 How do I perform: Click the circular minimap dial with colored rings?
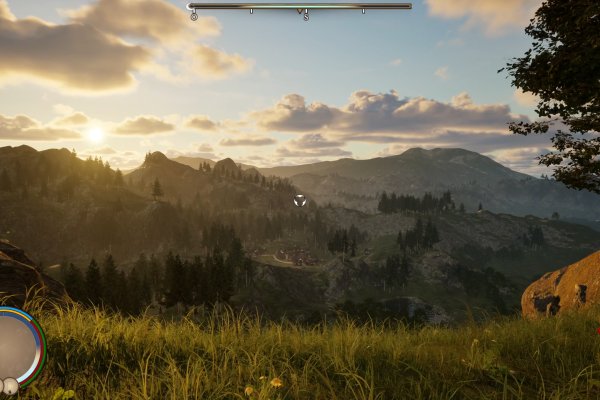pyautogui.click(x=16, y=345)
